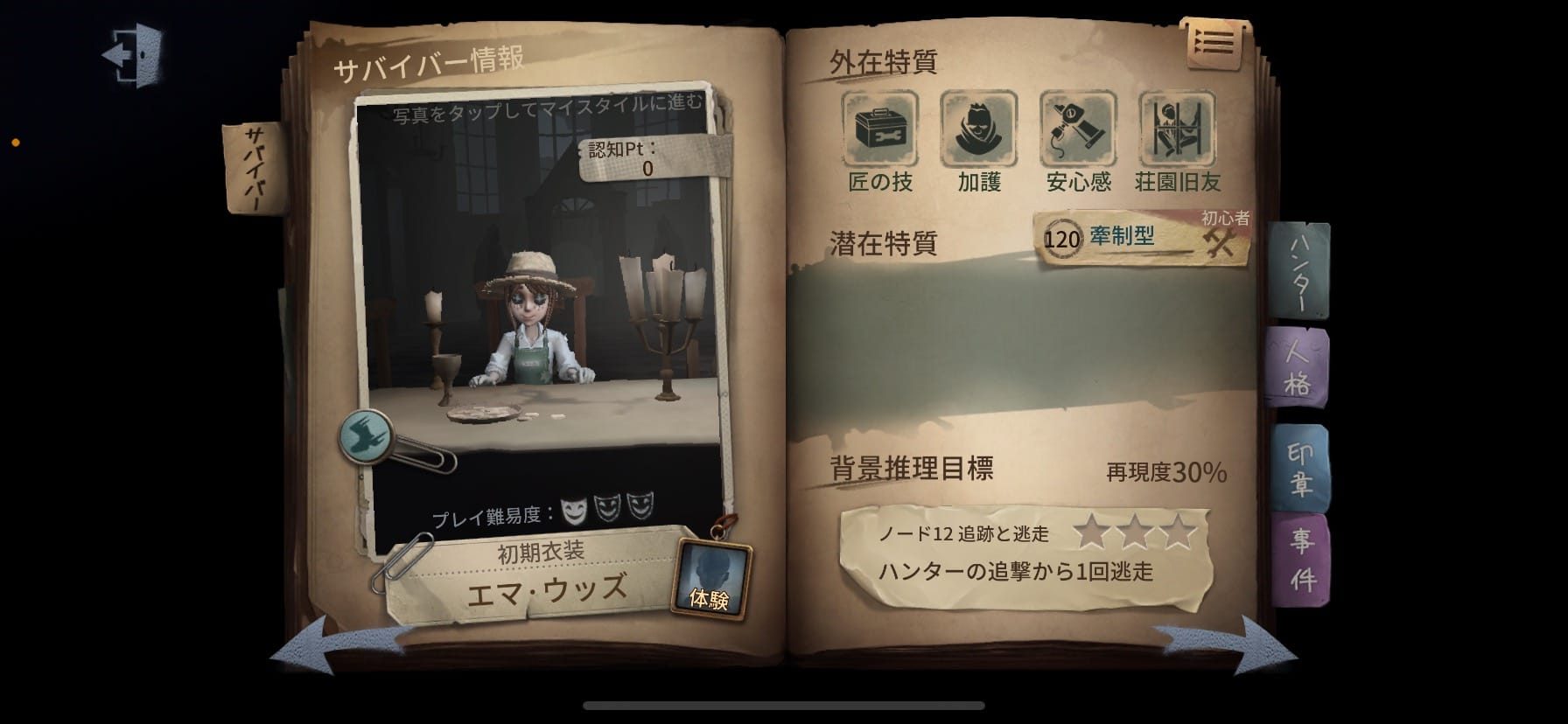Select the 匠の技 toolbox trait icon
This screenshot has width=1568, height=724.
[x=879, y=129]
